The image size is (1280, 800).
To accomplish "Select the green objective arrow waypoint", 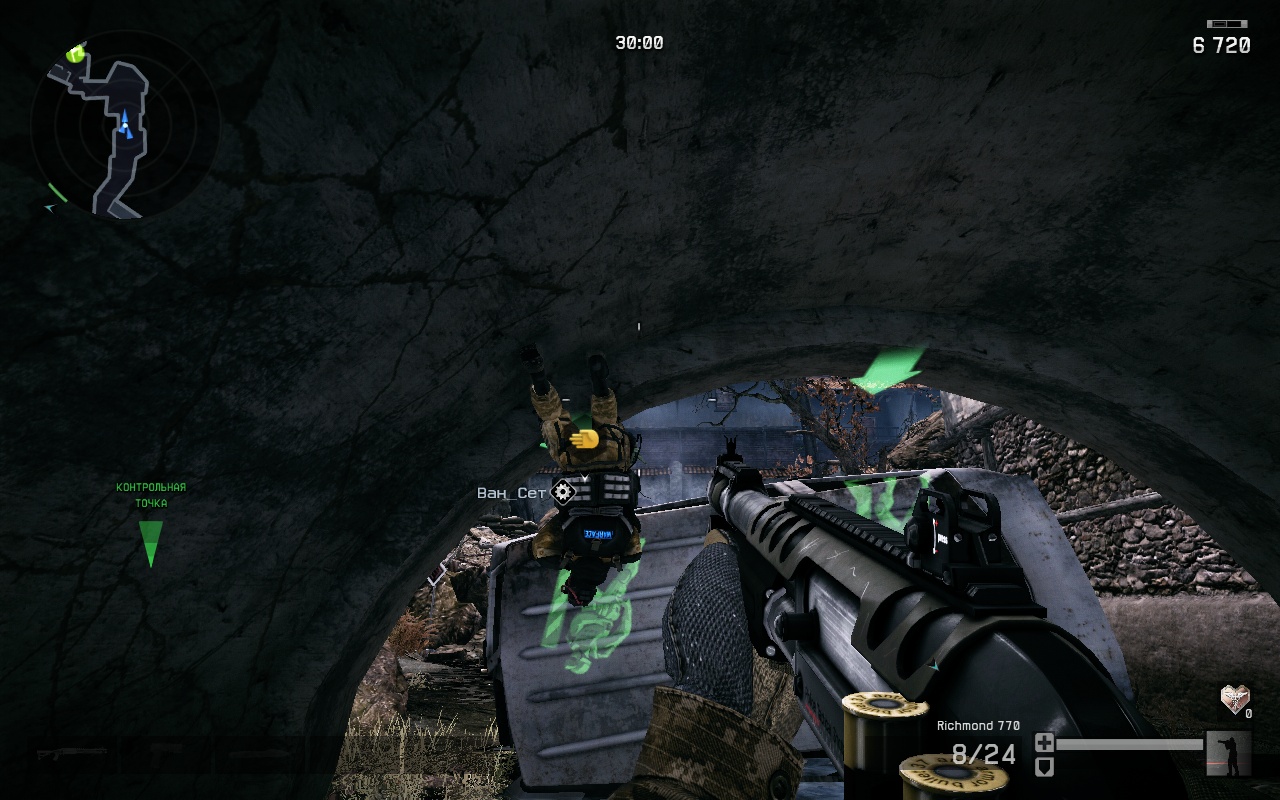I will 888,367.
